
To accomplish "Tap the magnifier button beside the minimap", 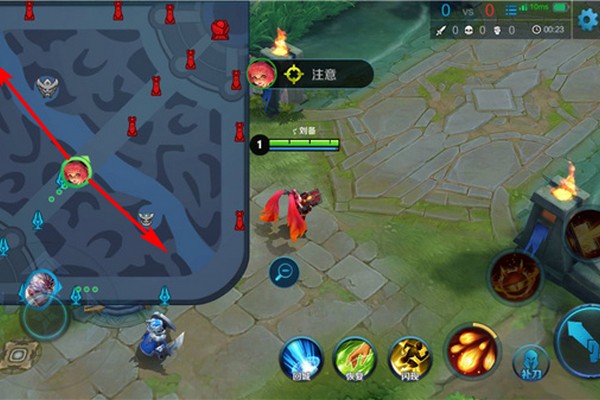I will (x=284, y=271).
